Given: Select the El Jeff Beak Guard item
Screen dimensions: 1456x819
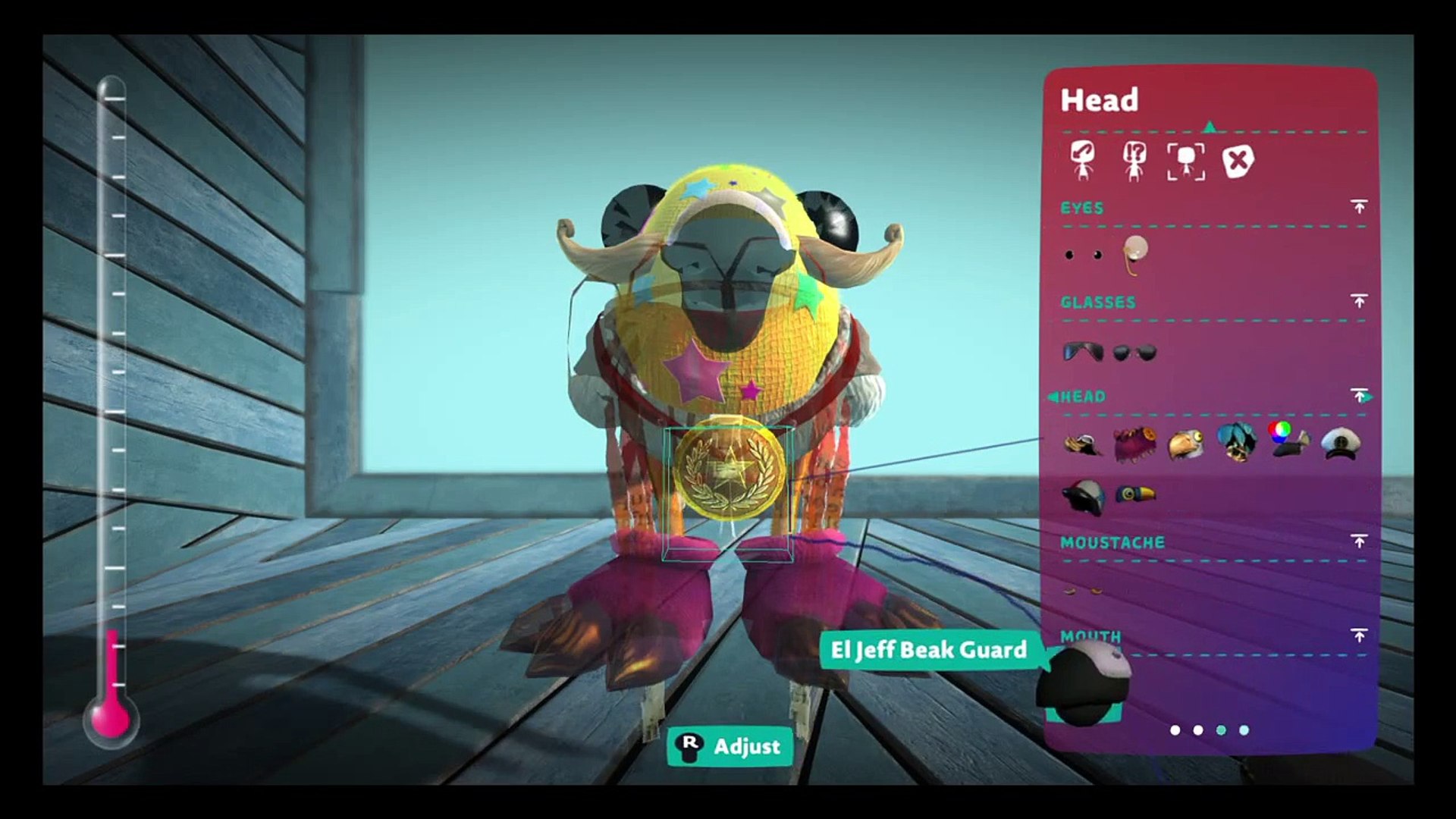Looking at the screenshot, I should point(1083,682).
